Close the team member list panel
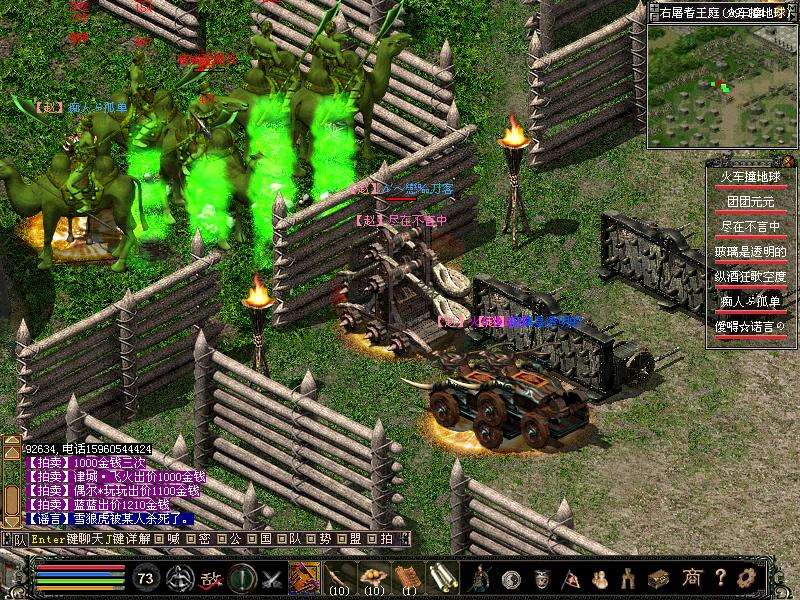This screenshot has height=600, width=800. pos(790,162)
